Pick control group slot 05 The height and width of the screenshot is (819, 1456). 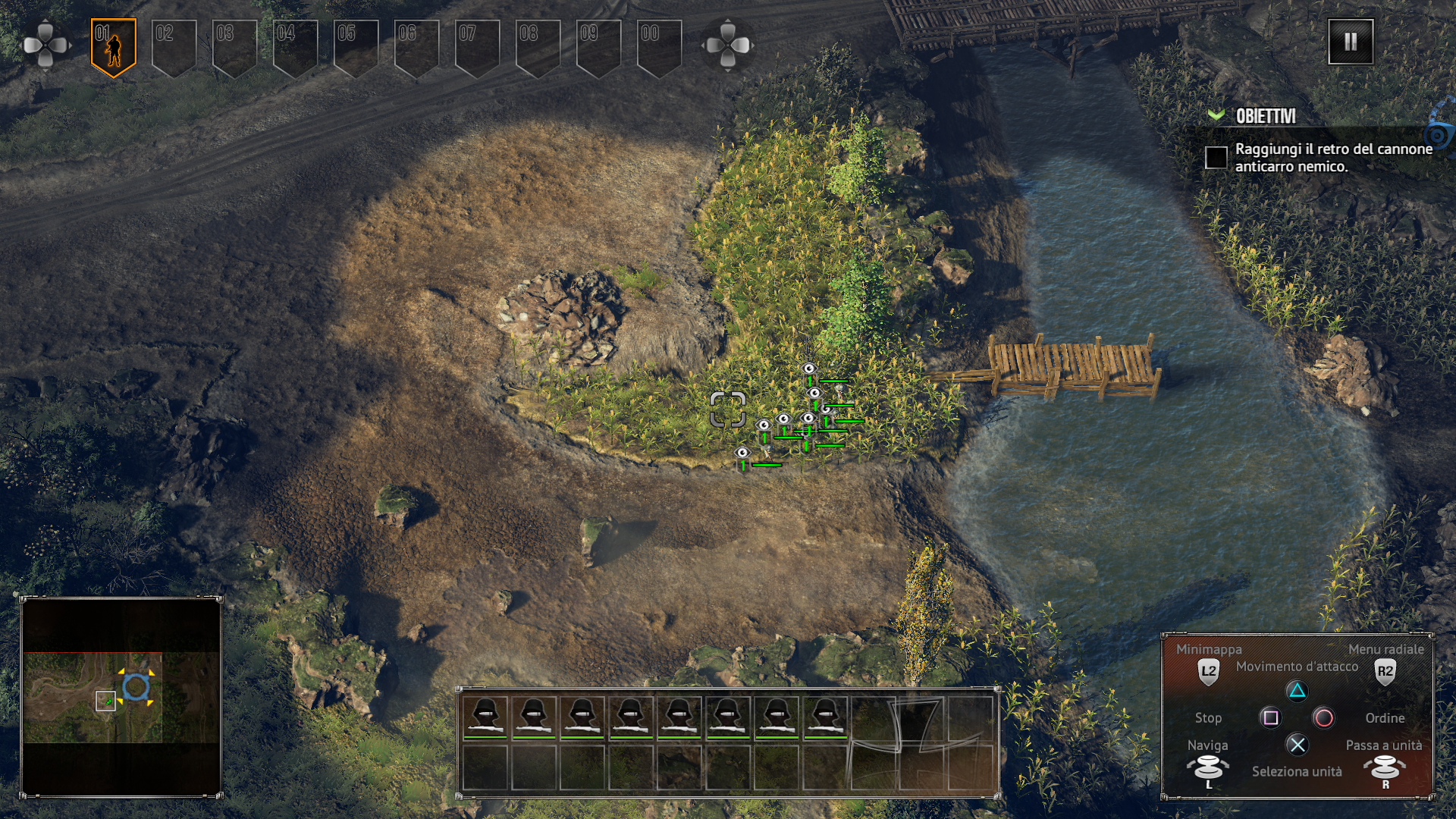(356, 47)
